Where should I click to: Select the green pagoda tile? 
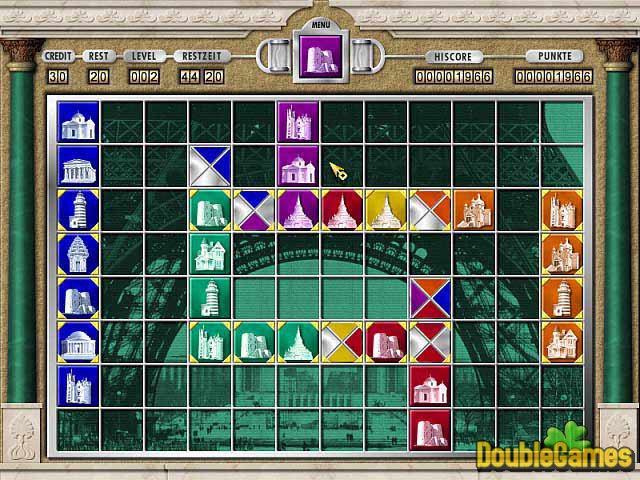(298, 341)
